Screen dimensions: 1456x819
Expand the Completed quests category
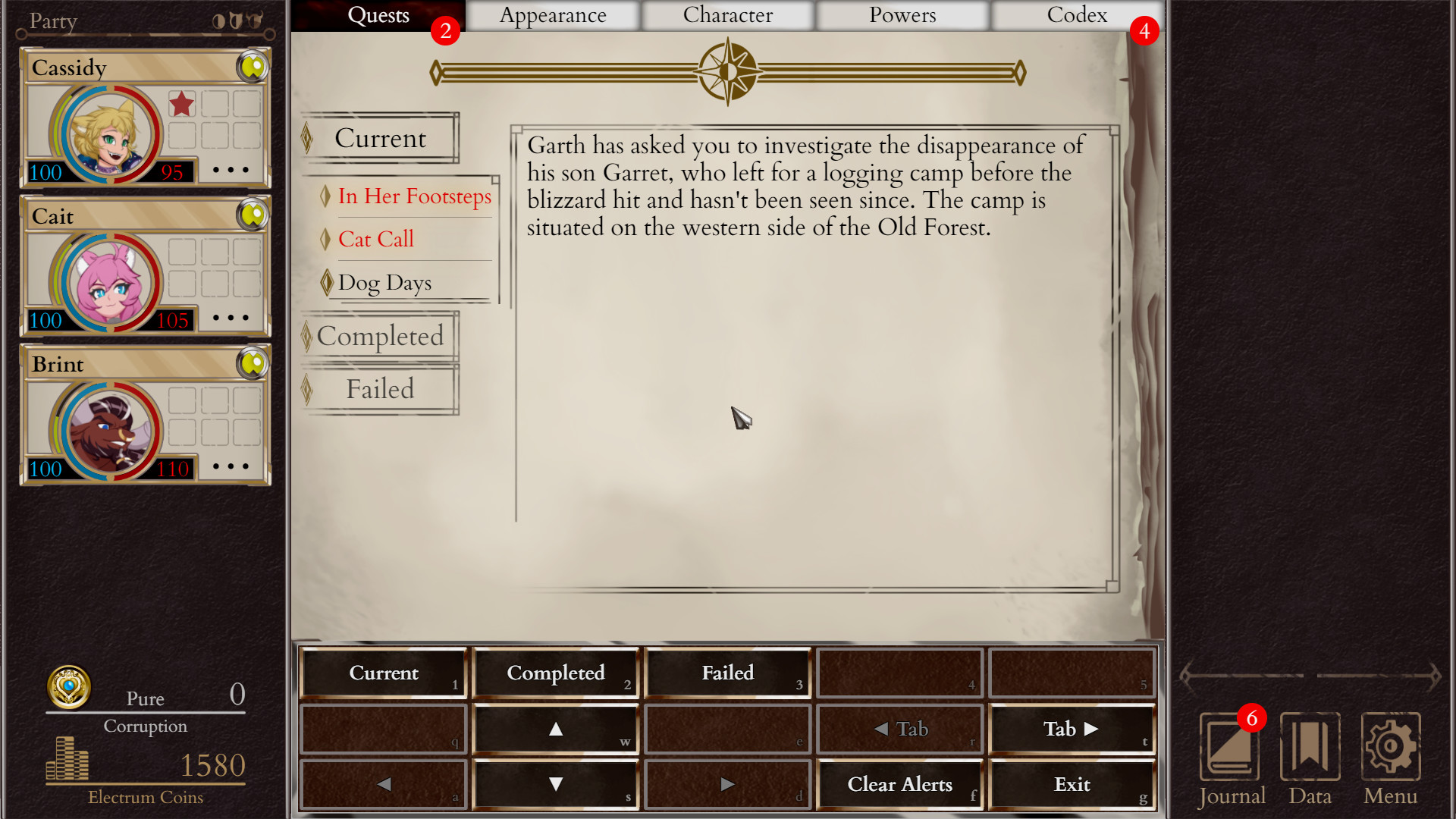(380, 336)
